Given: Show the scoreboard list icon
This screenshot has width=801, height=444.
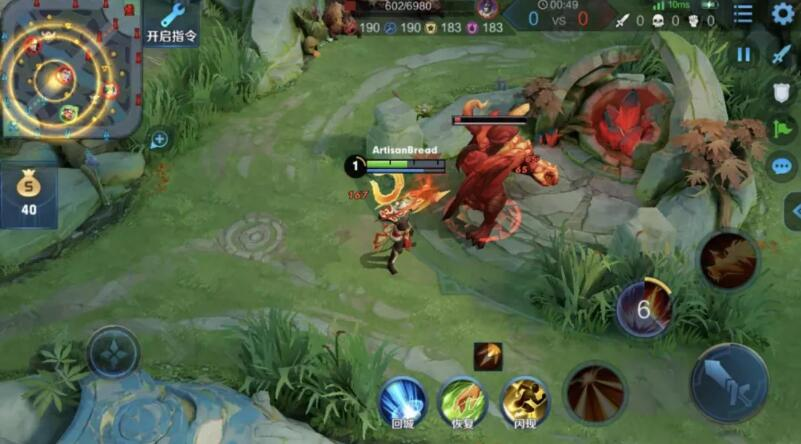Looking at the screenshot, I should click(743, 13).
